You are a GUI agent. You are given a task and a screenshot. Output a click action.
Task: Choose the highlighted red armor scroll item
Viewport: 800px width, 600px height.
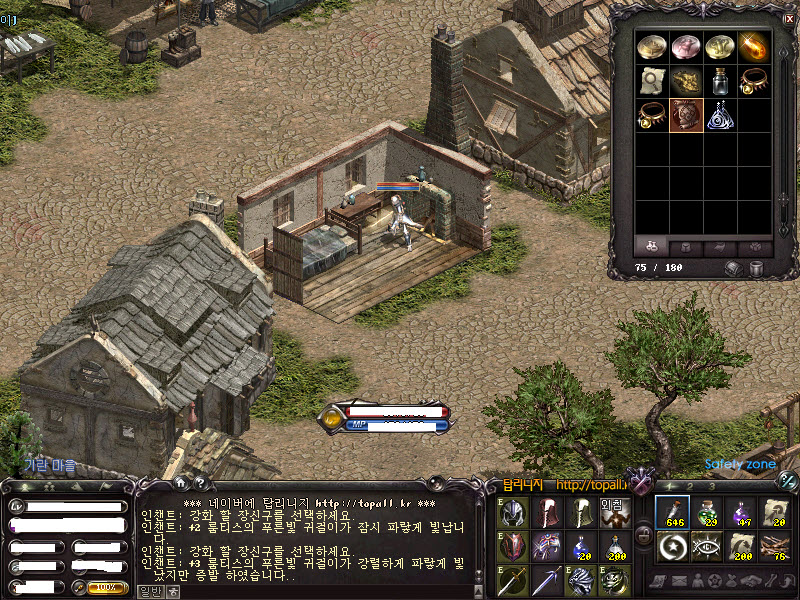[685, 115]
